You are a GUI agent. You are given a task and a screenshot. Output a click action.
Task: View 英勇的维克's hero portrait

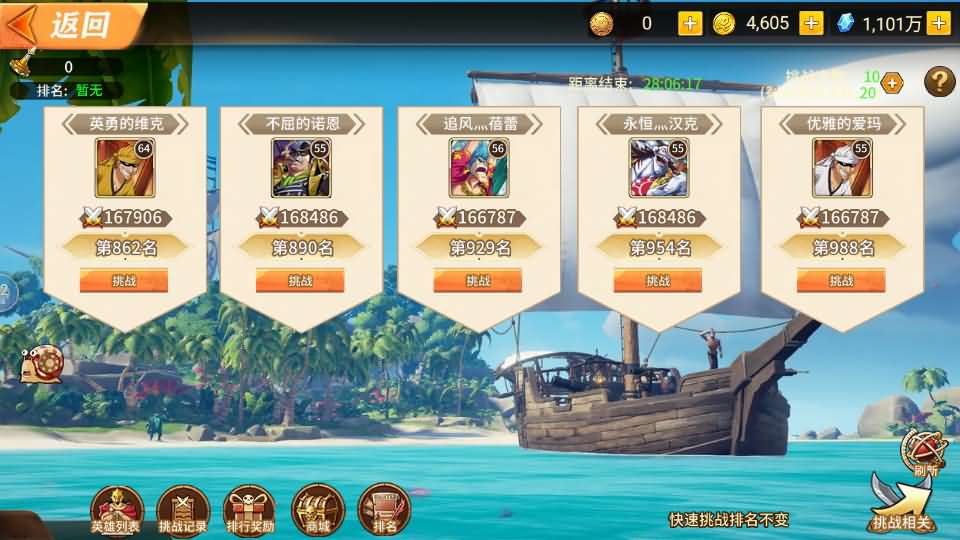(123, 167)
